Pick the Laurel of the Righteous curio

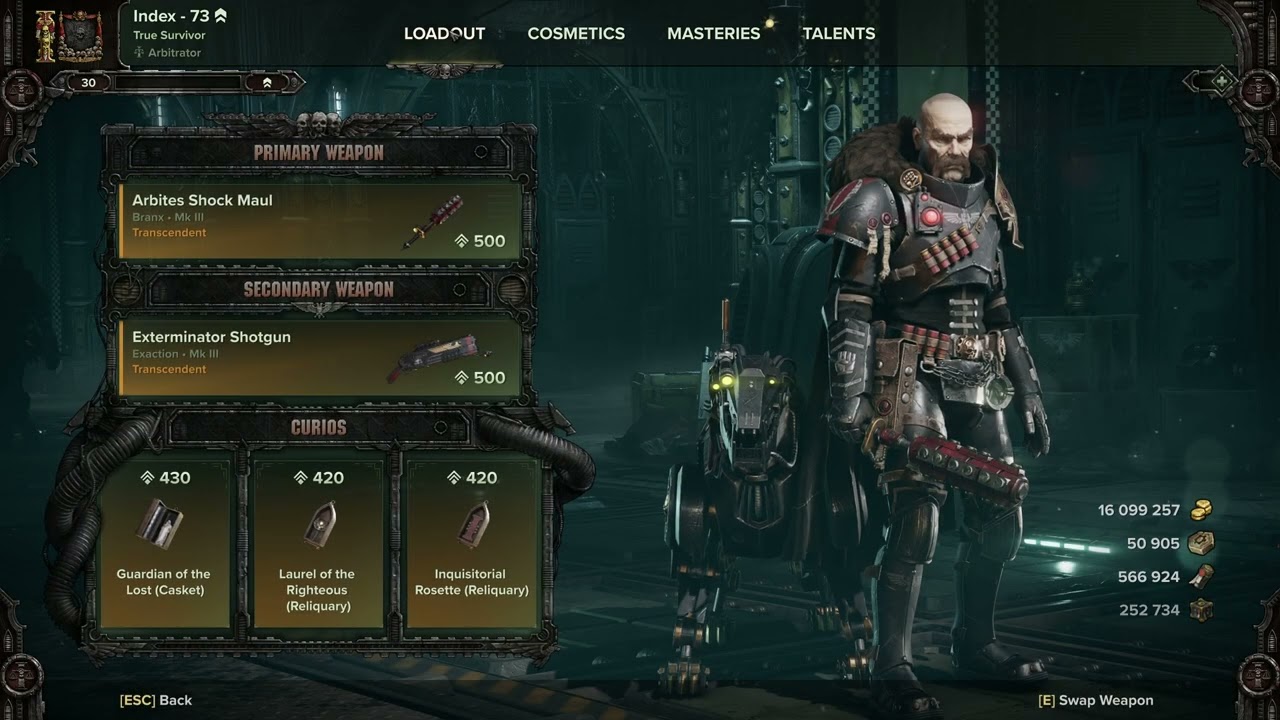pyautogui.click(x=317, y=540)
